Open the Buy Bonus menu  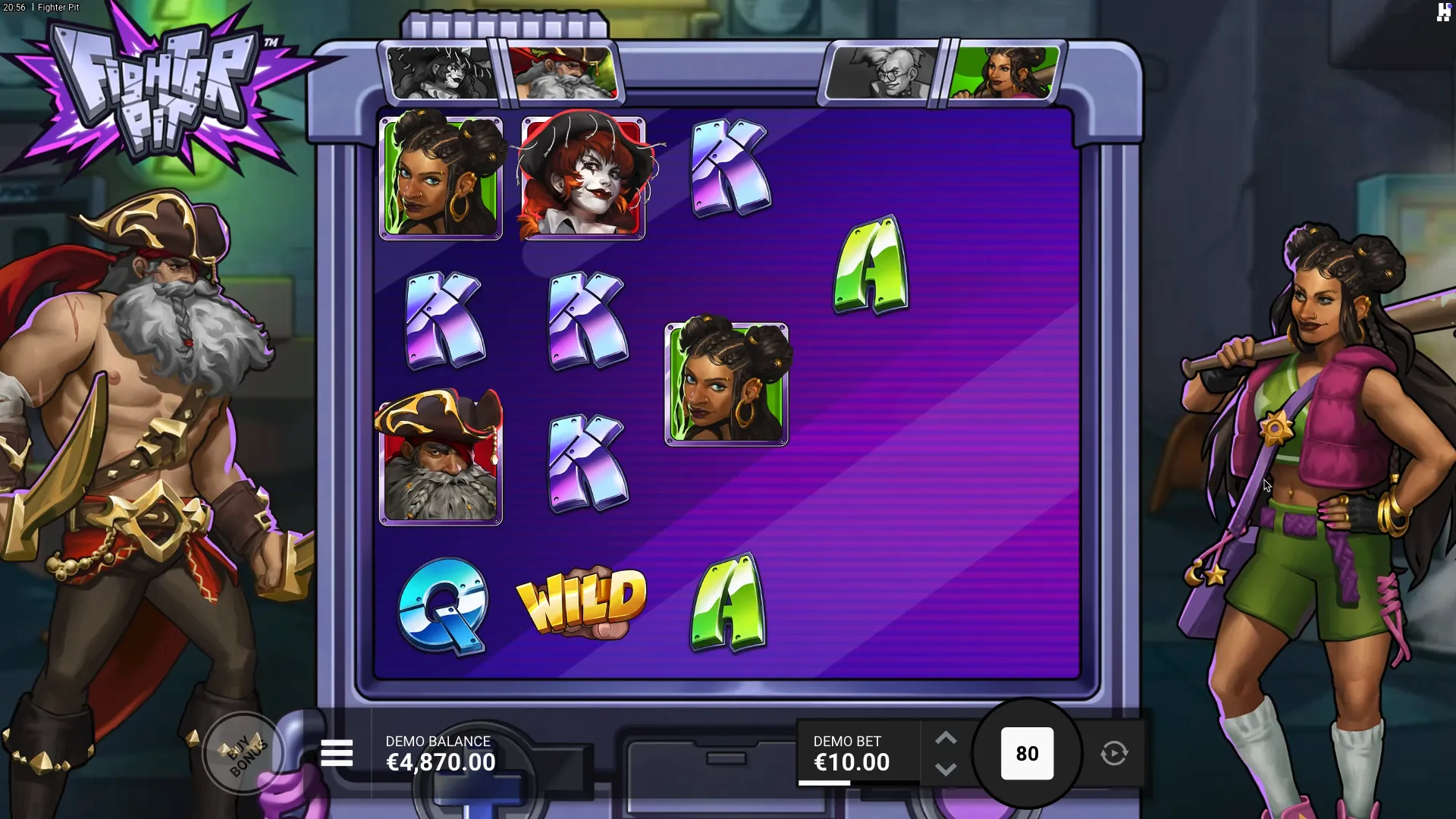[243, 754]
